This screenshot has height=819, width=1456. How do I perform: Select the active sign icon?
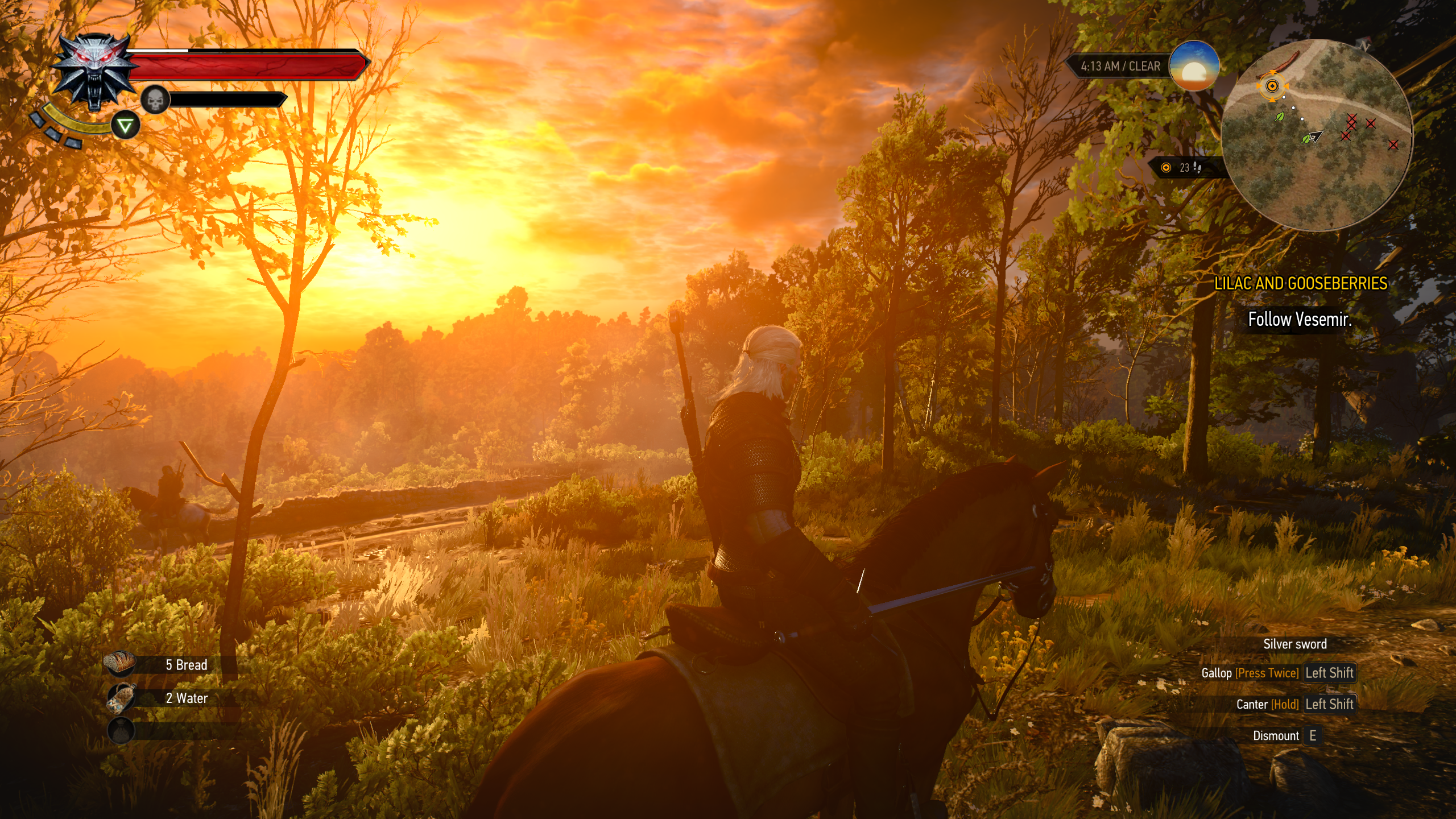(x=125, y=126)
